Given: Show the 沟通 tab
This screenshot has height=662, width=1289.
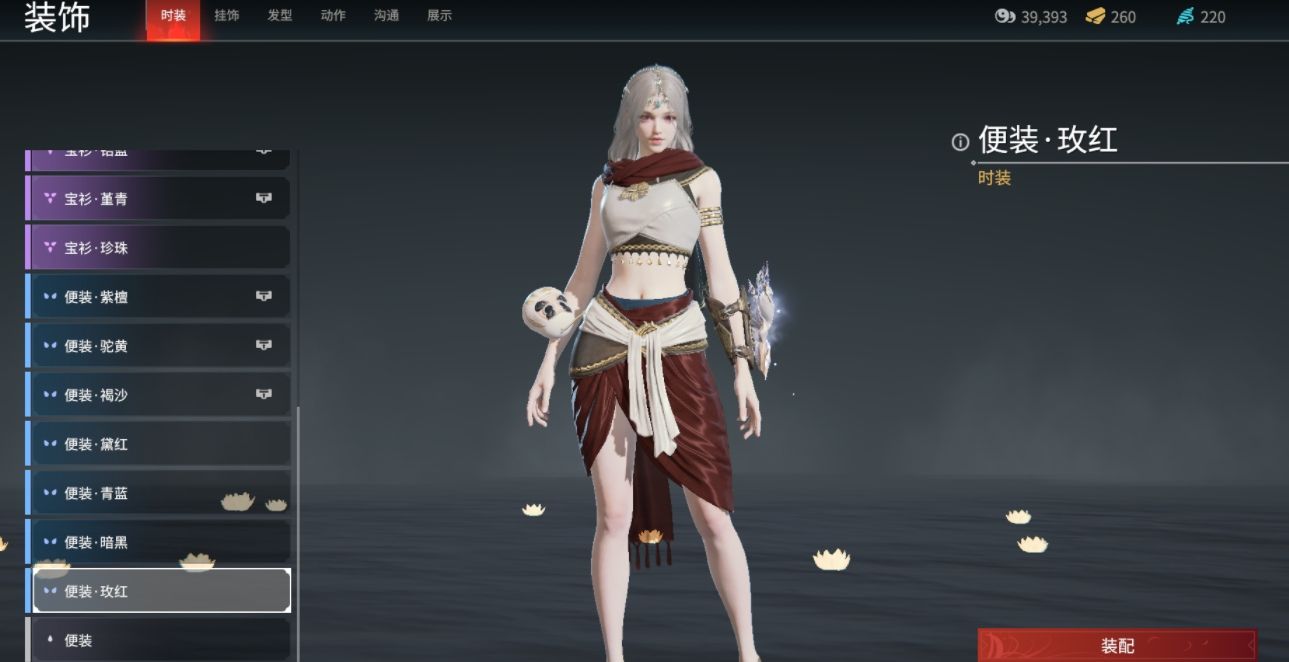Looking at the screenshot, I should (x=386, y=16).
